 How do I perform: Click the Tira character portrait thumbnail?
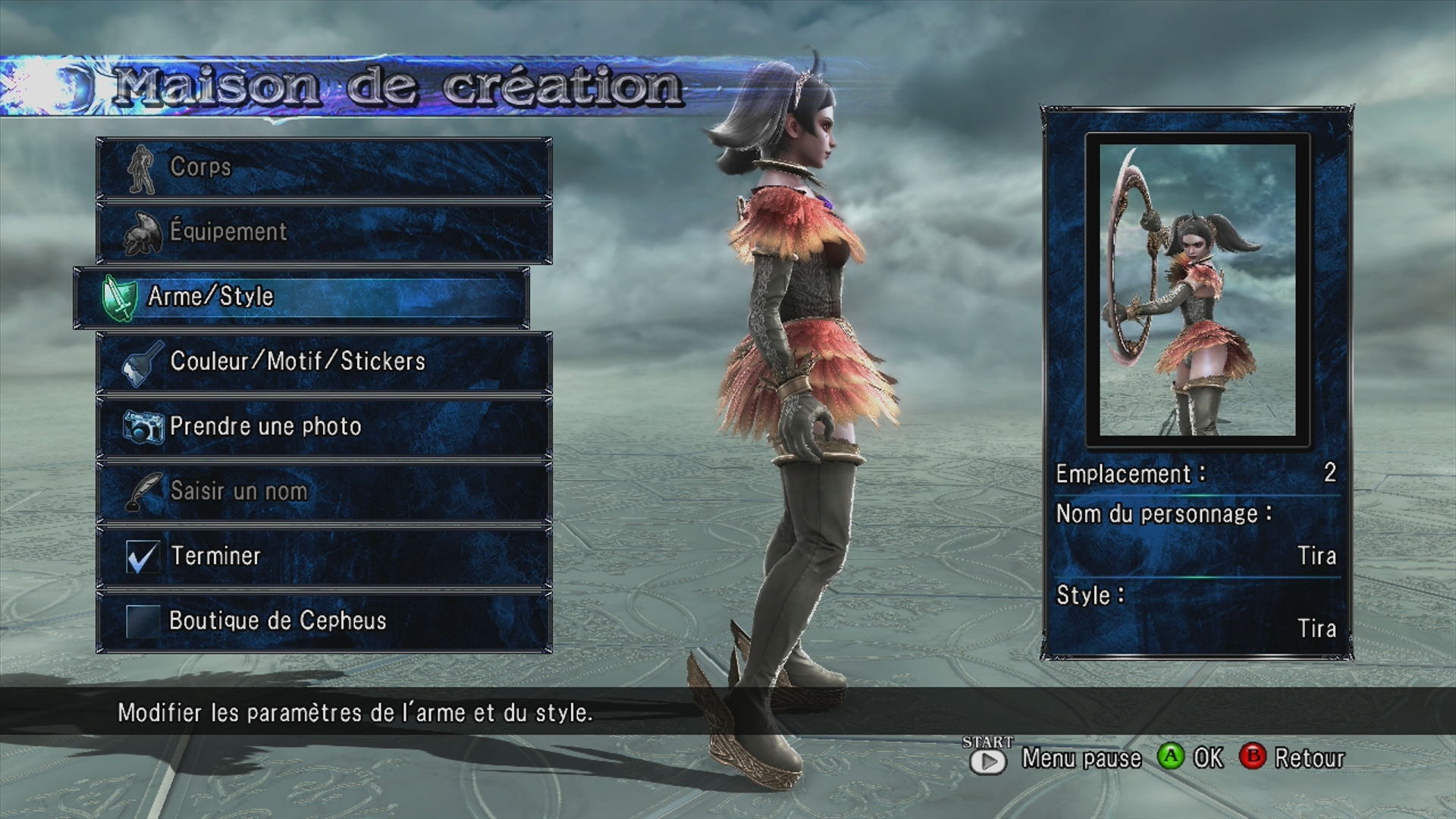(x=1197, y=290)
